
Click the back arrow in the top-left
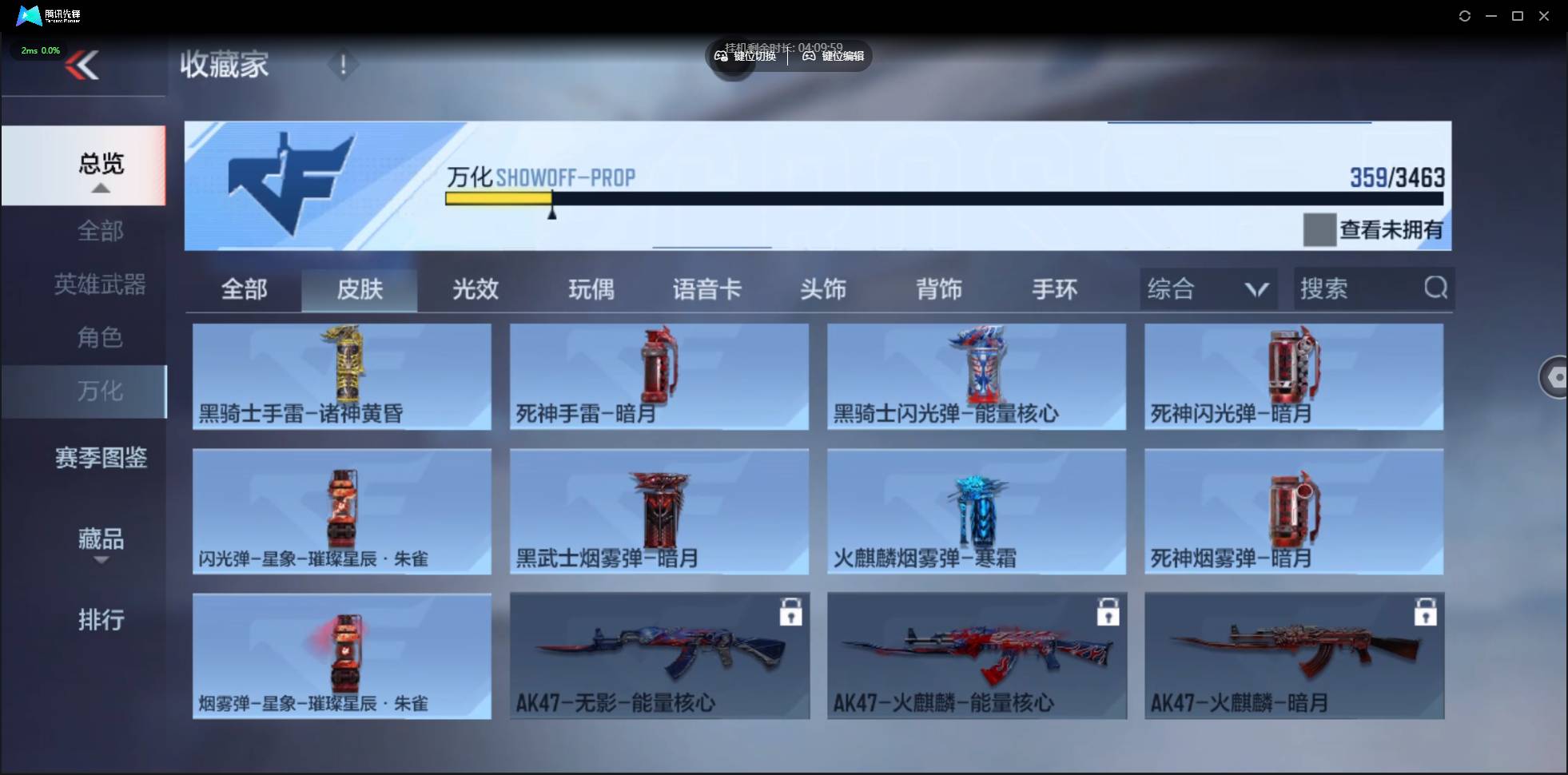click(83, 64)
